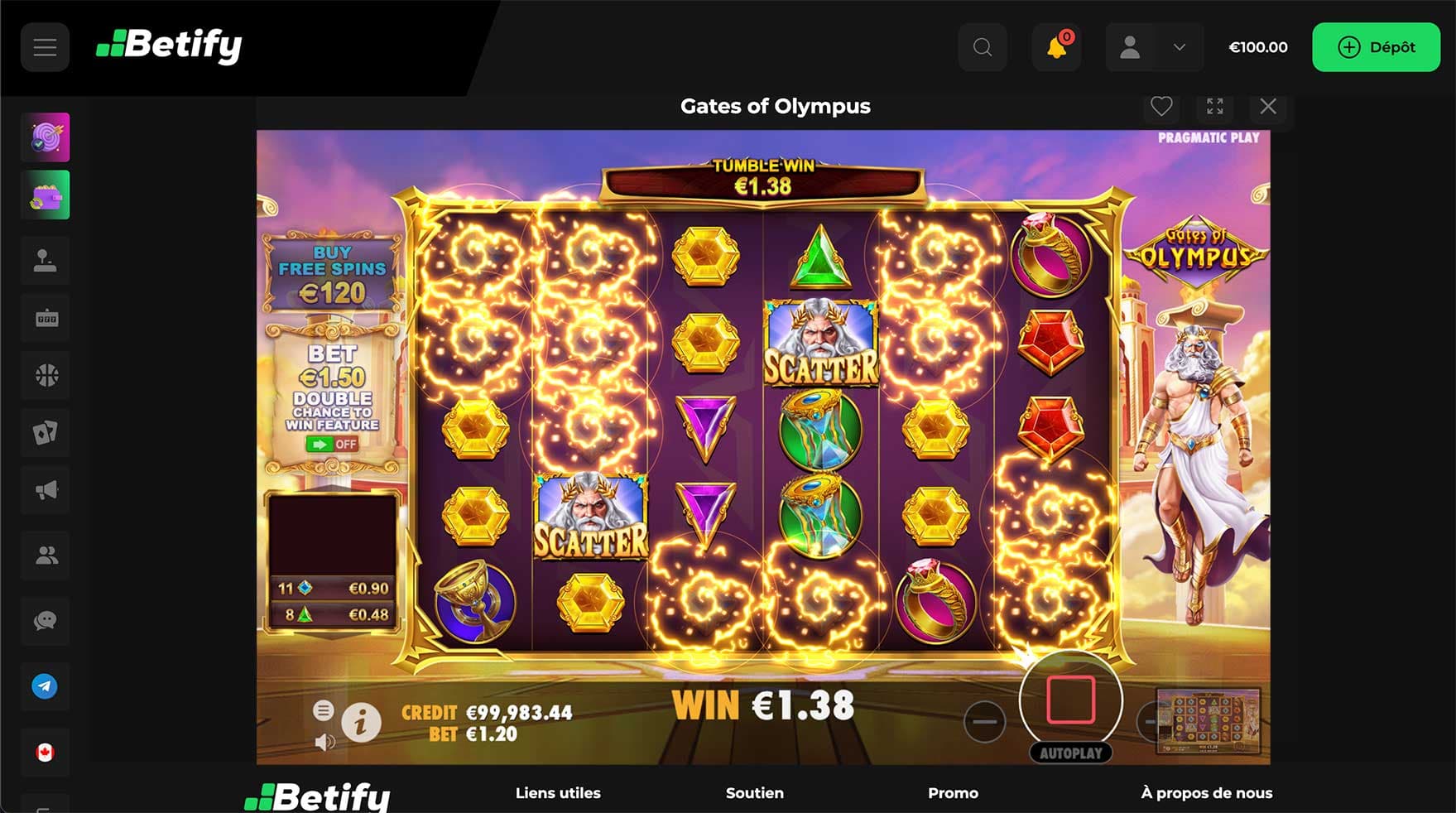Change language via the Canada flag icon
Viewport: 1456px width, 813px height.
tap(45, 753)
